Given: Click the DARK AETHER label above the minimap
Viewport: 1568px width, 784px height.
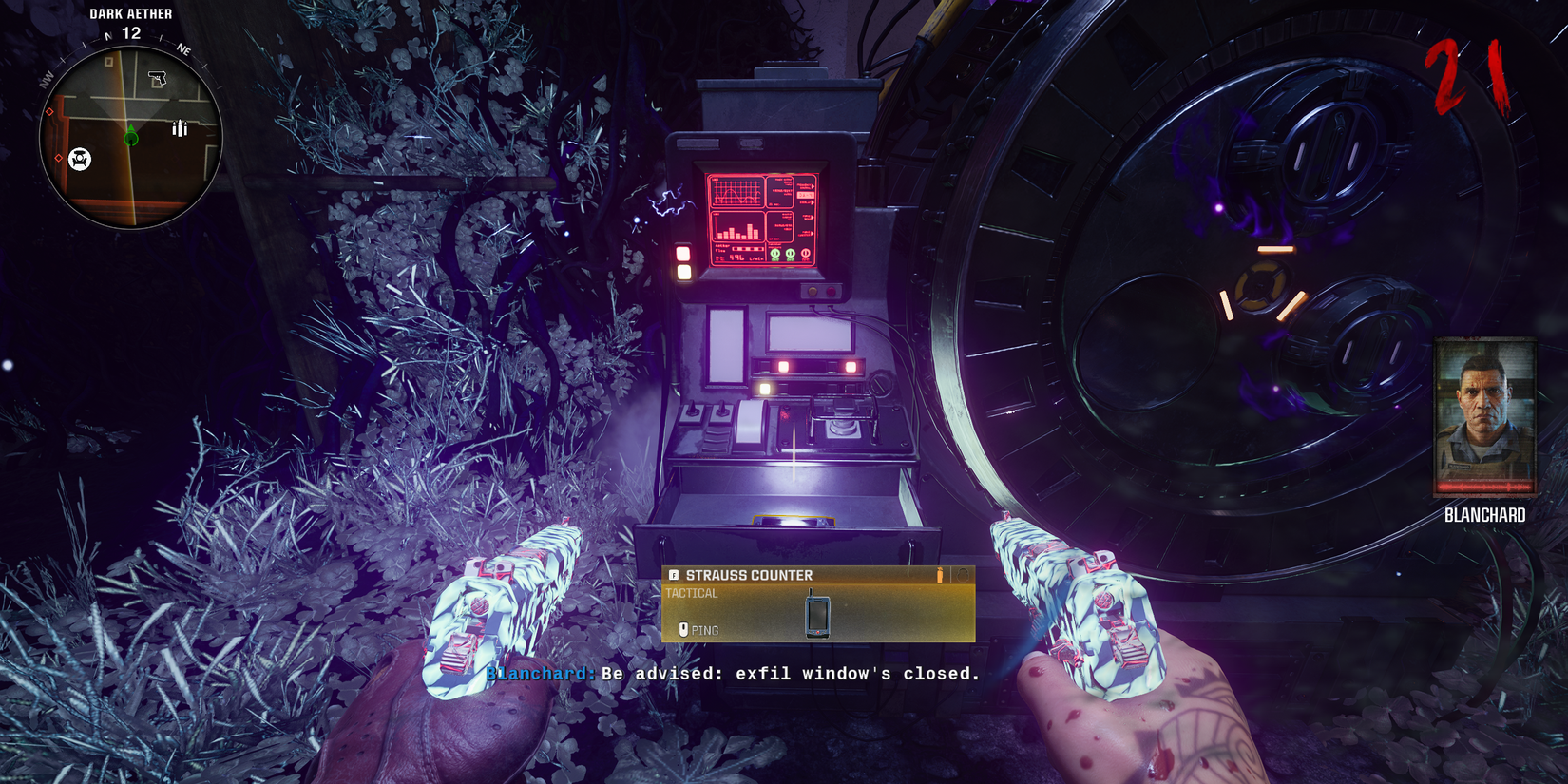Looking at the screenshot, I should coord(129,13).
